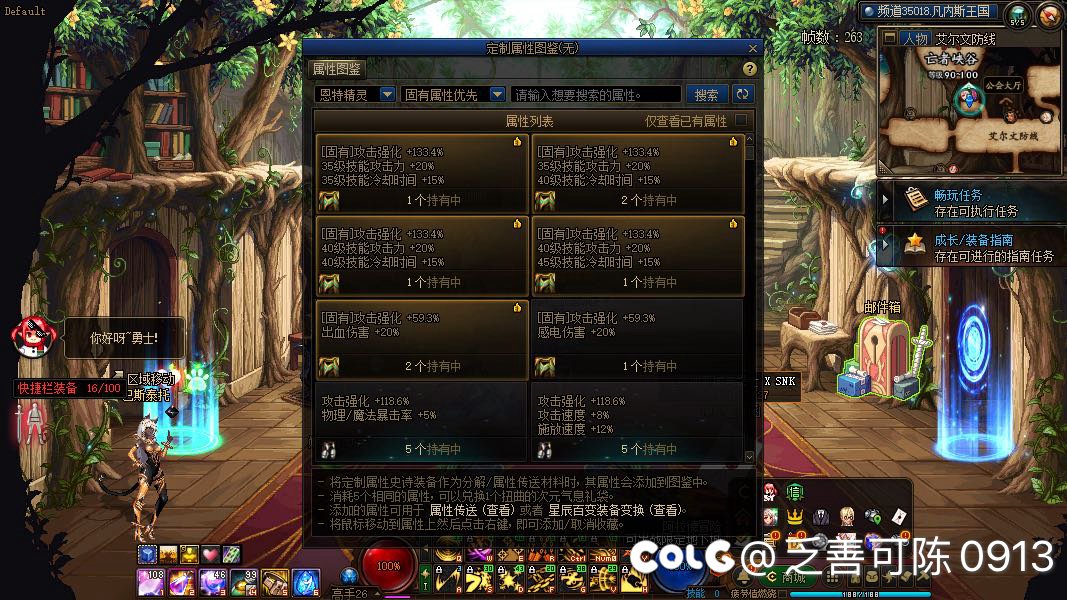Screen dimensions: 1067x600
Task: Click the attribute search input field
Action: click(x=596, y=94)
